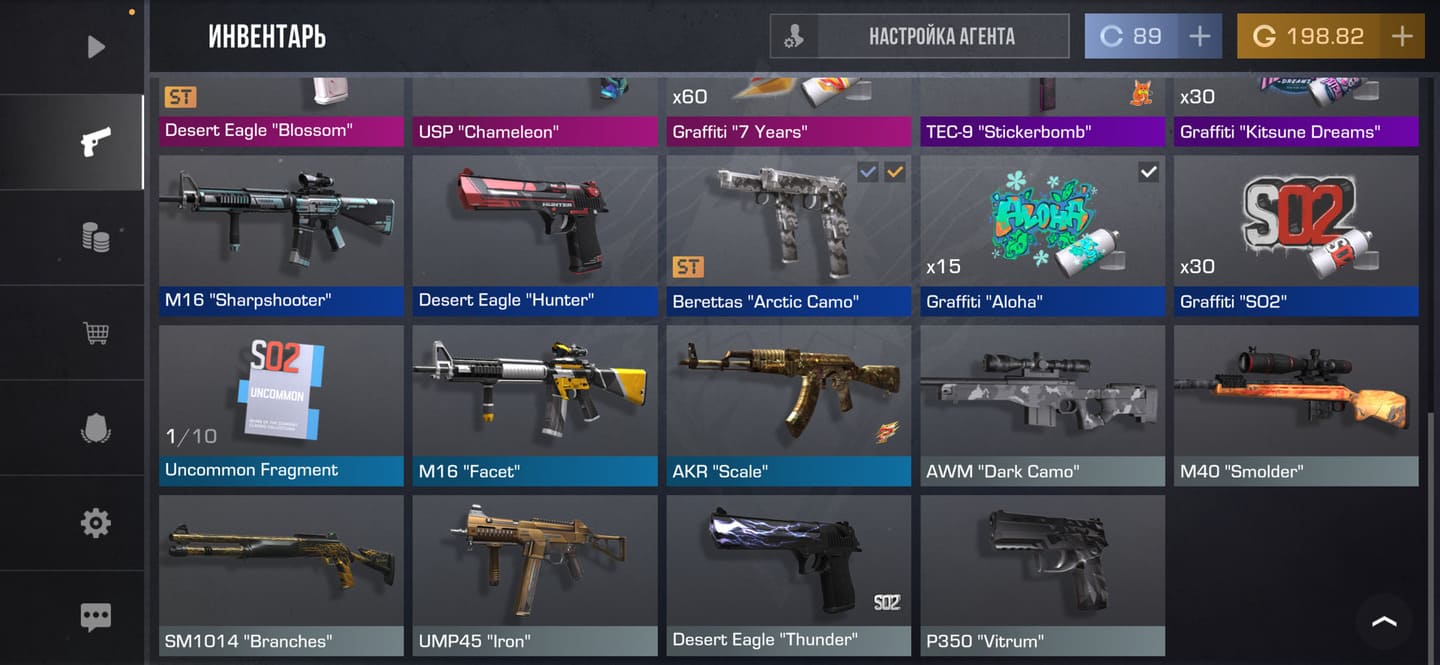Viewport: 1440px width, 665px height.
Task: Choose the Berettas "Arctic Camo" skin
Action: (789, 235)
